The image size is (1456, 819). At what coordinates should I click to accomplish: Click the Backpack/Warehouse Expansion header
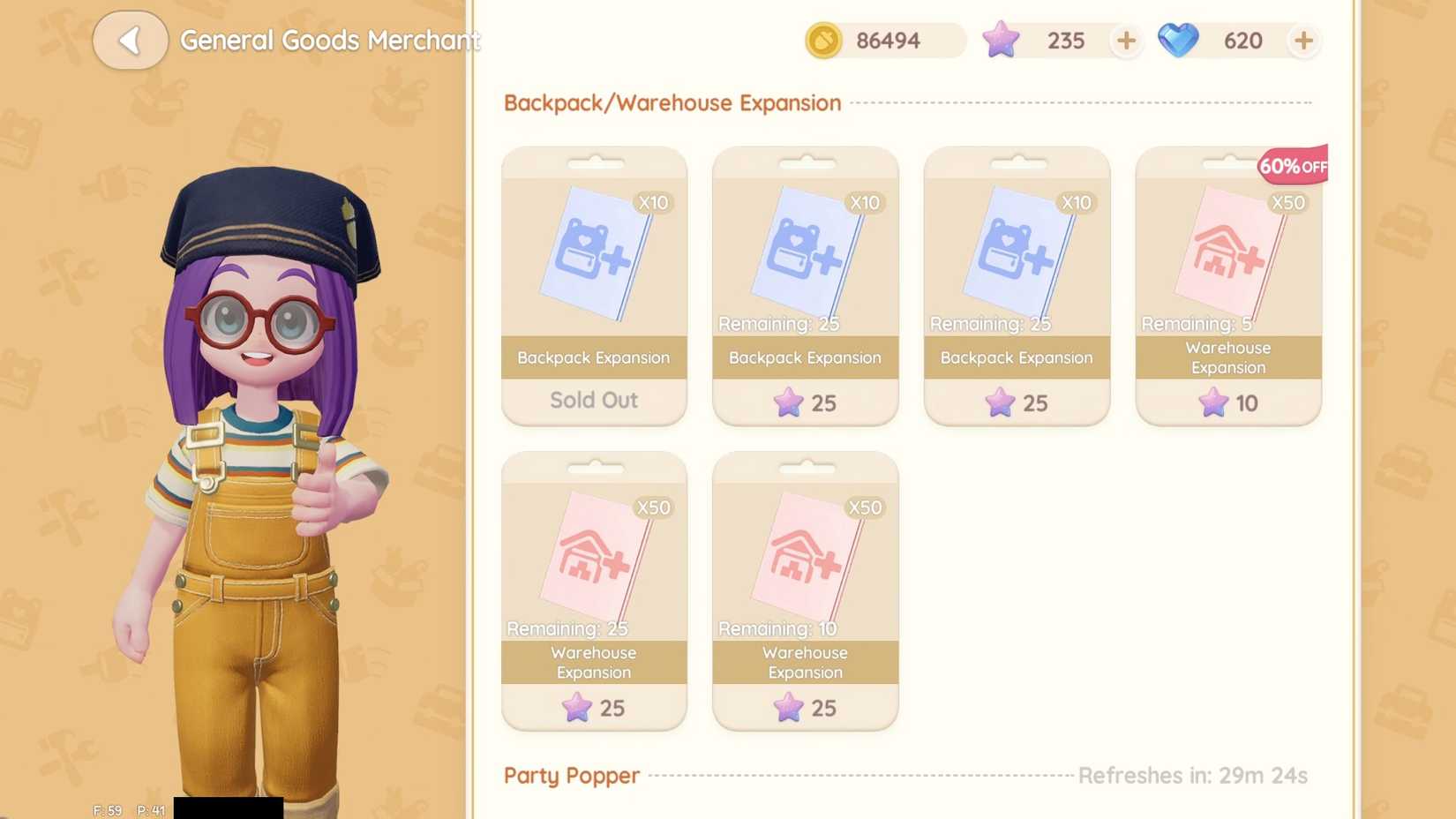[x=672, y=103]
